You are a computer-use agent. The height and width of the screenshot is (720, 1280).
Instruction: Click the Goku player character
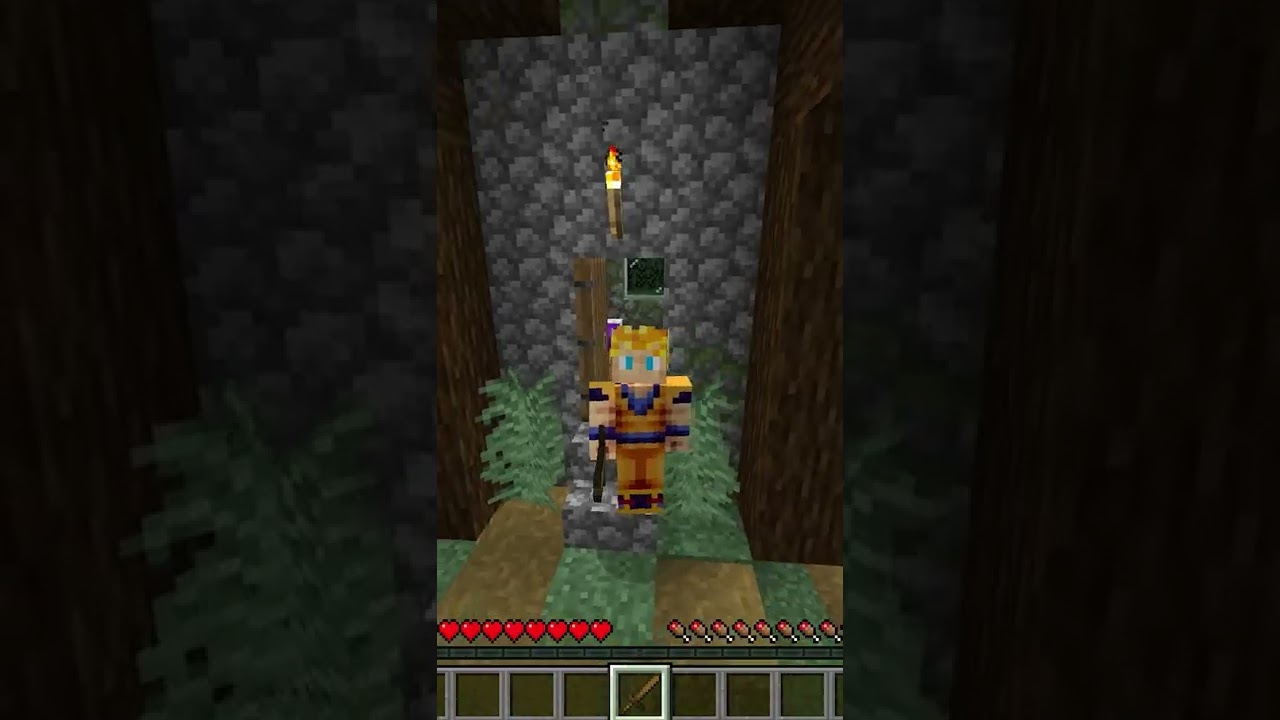coord(640,420)
